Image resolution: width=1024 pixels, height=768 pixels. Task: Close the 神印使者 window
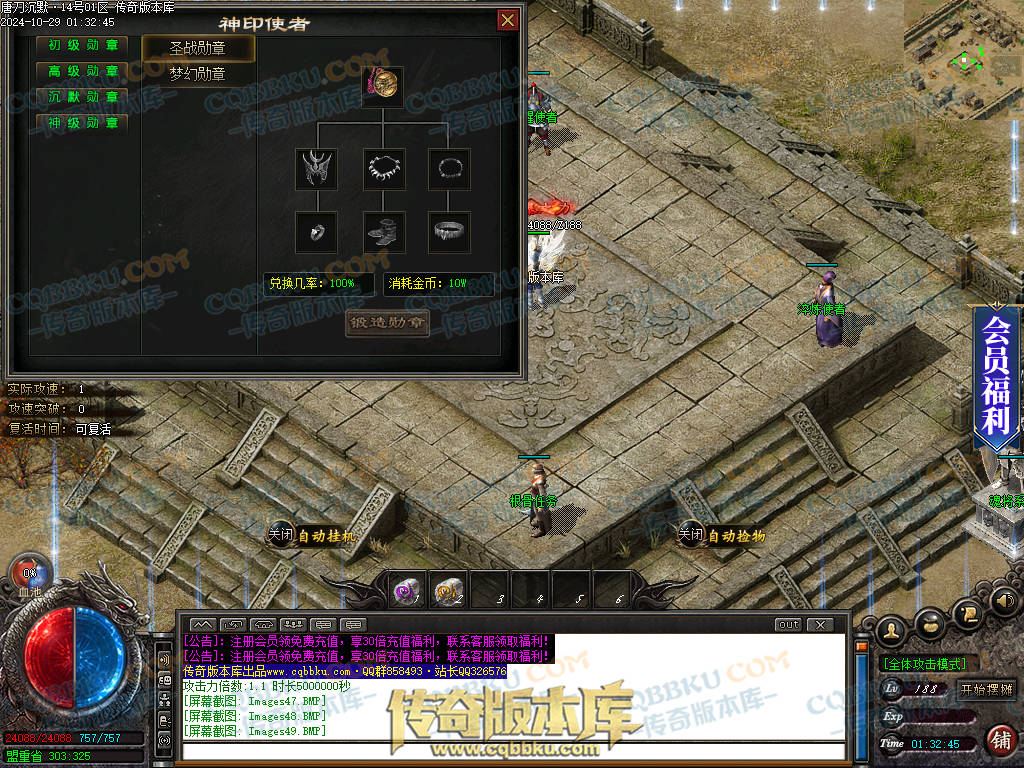[508, 20]
